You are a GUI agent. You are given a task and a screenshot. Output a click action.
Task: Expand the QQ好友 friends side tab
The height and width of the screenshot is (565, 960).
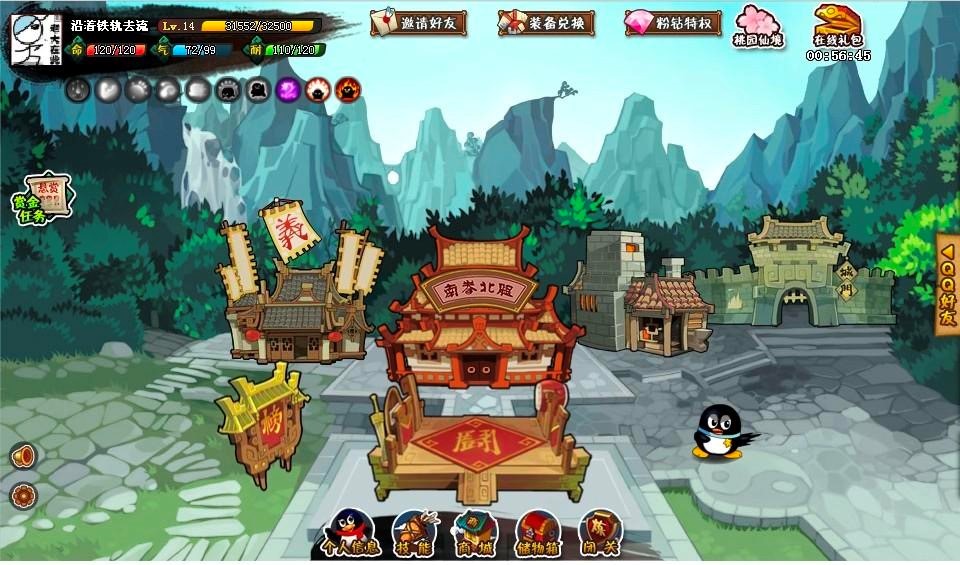(x=947, y=284)
